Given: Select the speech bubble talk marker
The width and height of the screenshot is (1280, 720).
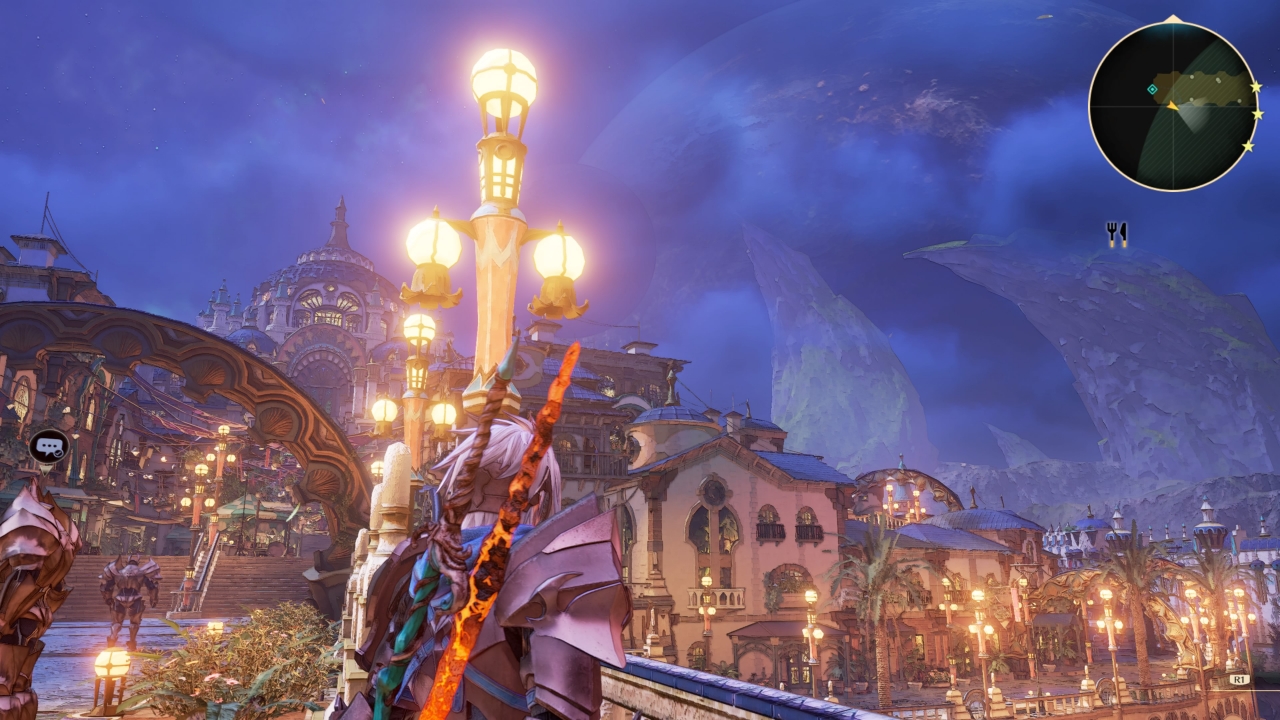Looking at the screenshot, I should click(x=48, y=446).
